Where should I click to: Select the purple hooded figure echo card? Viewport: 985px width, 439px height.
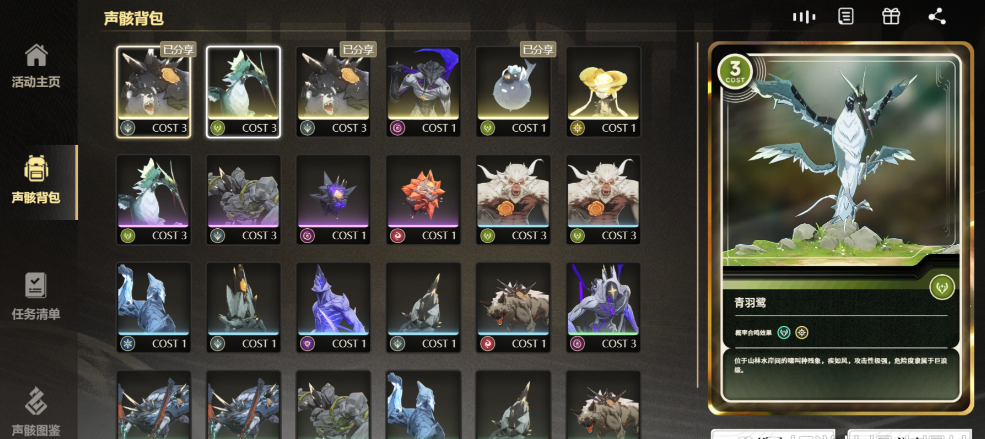[423, 91]
